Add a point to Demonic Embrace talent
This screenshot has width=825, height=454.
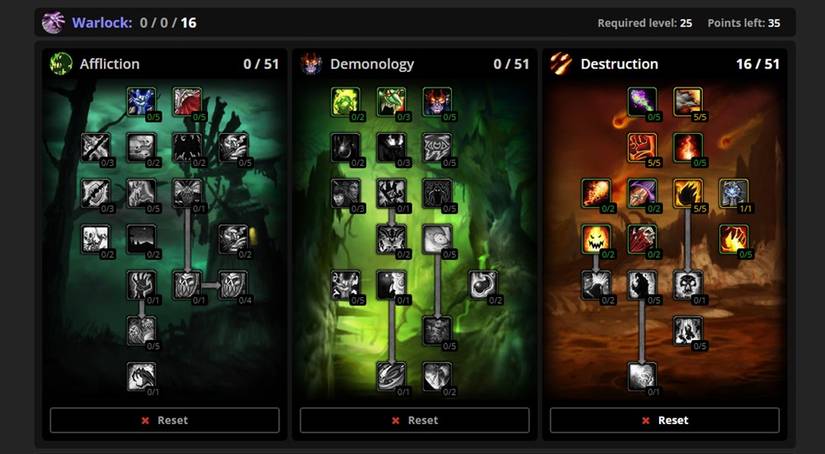[437, 101]
